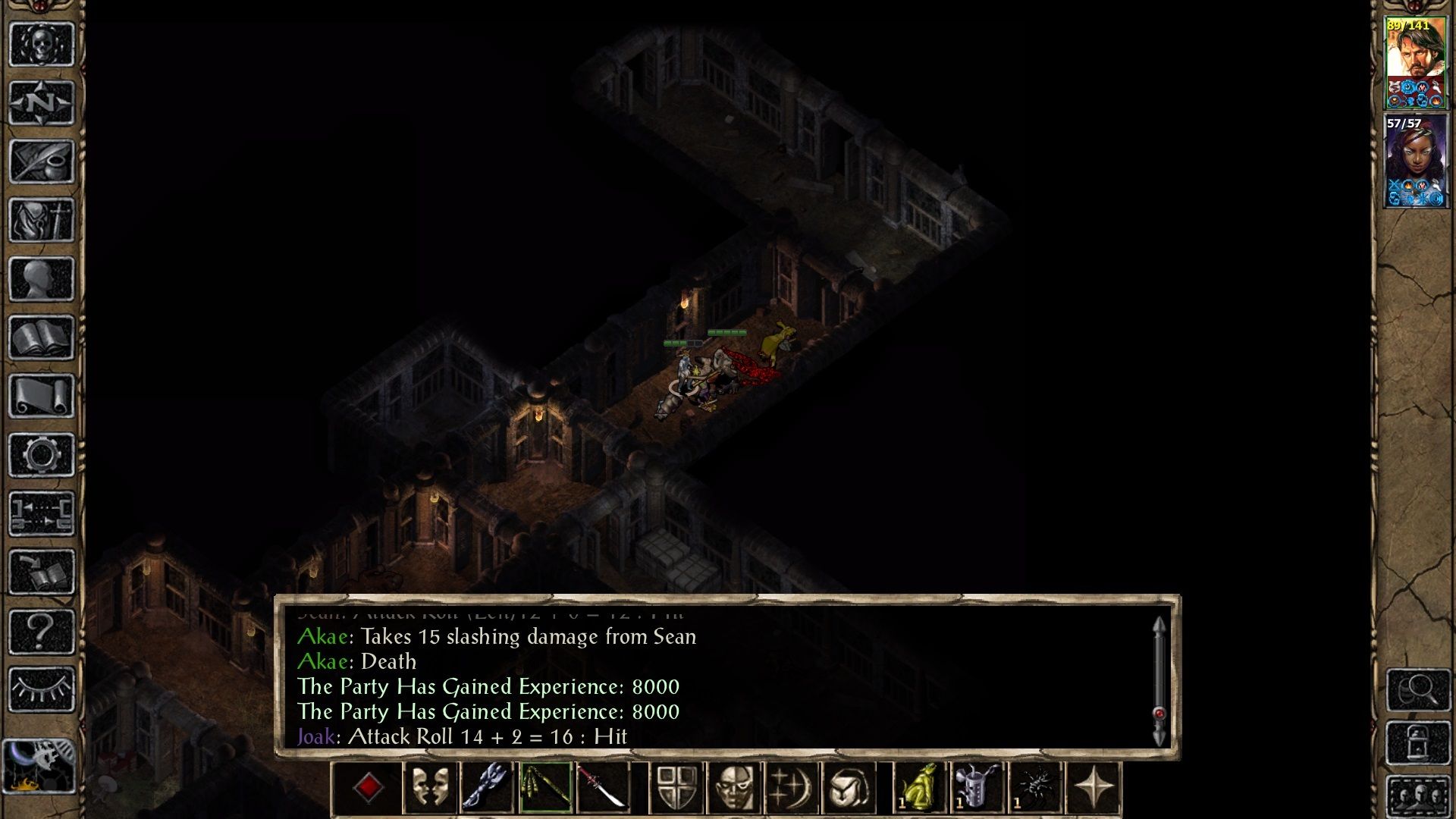This screenshot has width=1456, height=819.
Task: Click the quick save book button
Action: coord(42,573)
